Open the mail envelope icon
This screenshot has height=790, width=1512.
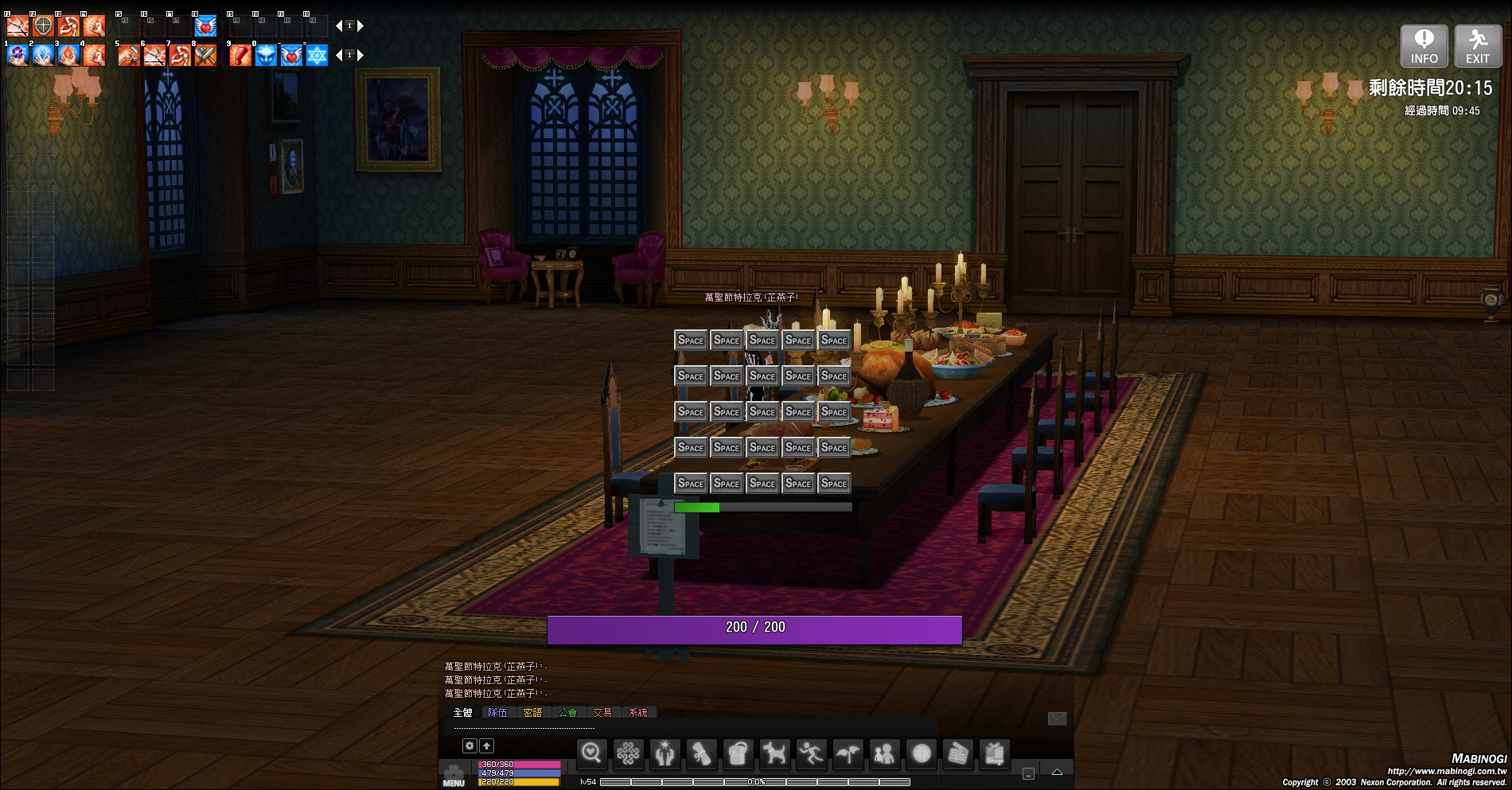[x=1057, y=718]
